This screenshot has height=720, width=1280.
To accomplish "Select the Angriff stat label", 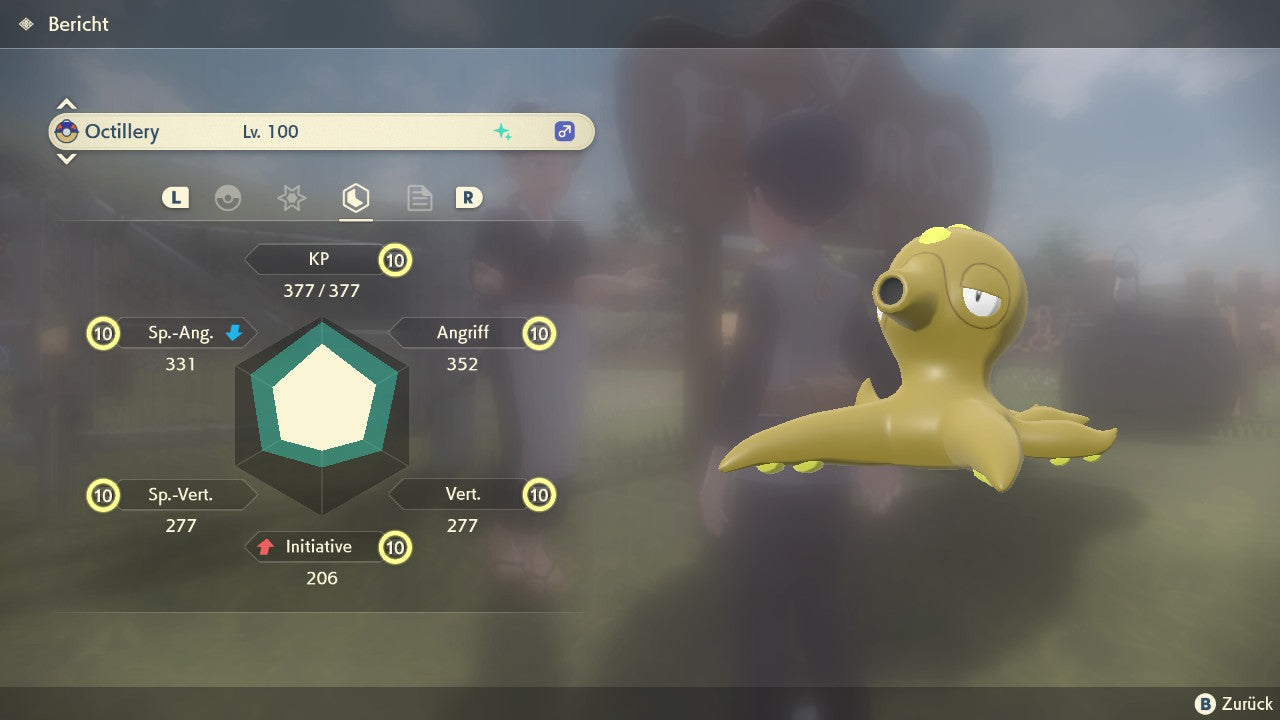I will click(x=462, y=333).
